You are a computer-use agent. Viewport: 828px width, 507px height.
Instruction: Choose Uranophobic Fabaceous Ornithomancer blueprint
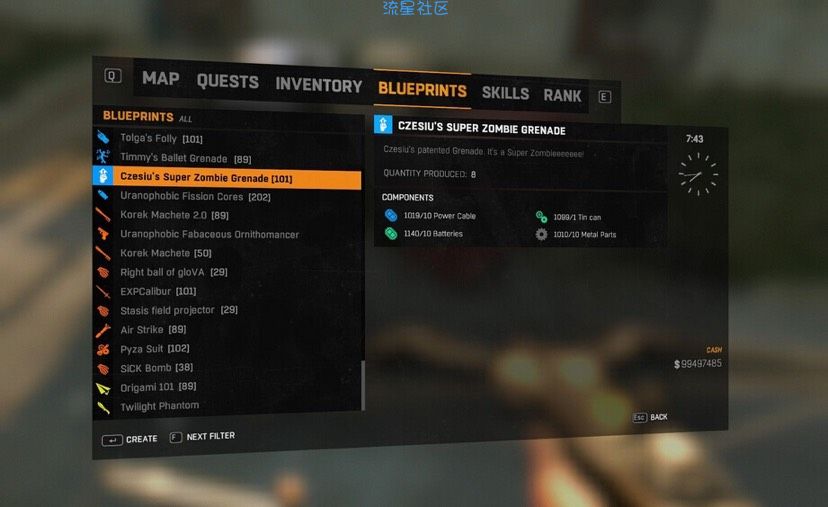[x=209, y=234]
